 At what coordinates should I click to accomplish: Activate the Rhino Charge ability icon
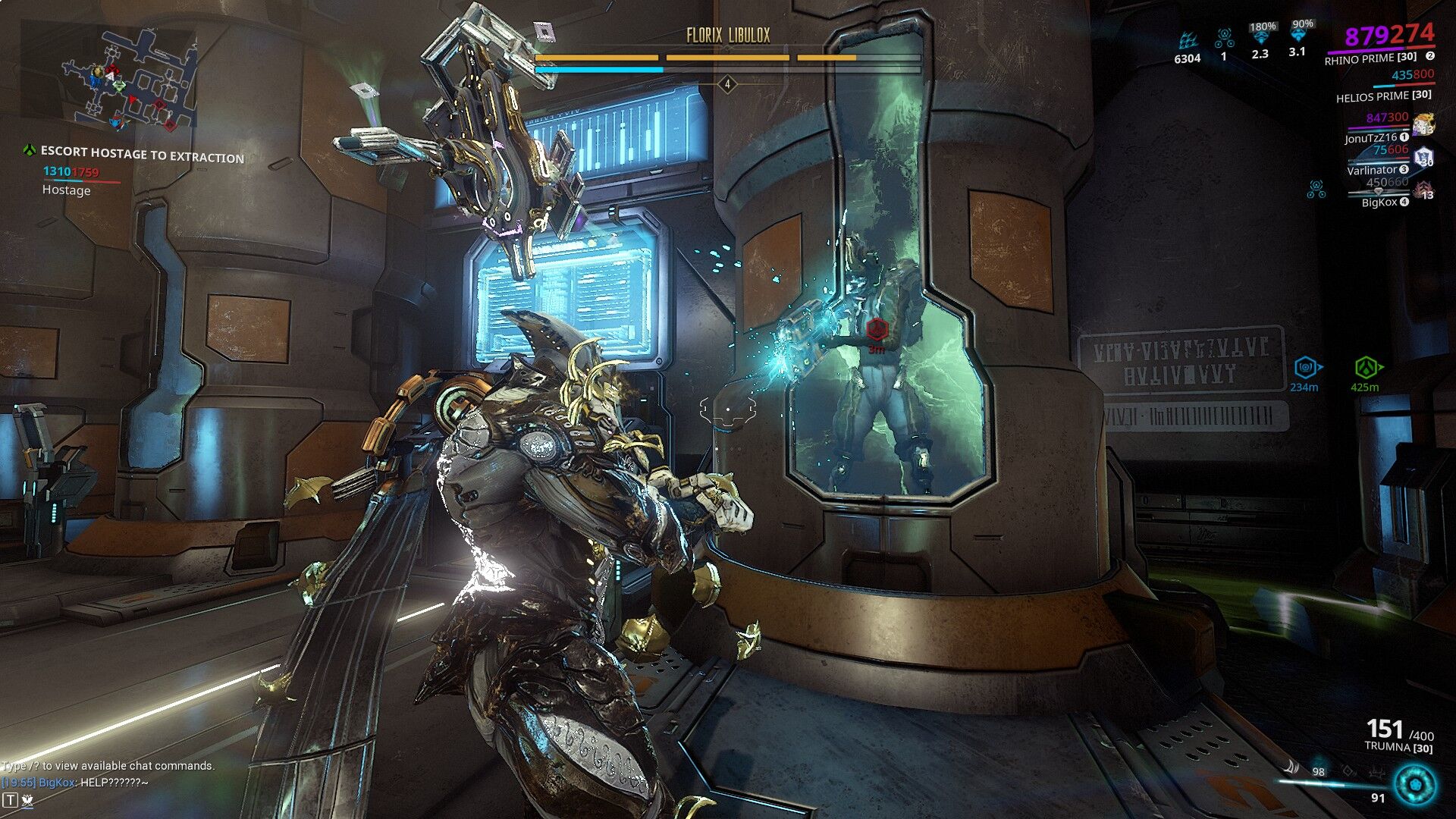point(1291,767)
